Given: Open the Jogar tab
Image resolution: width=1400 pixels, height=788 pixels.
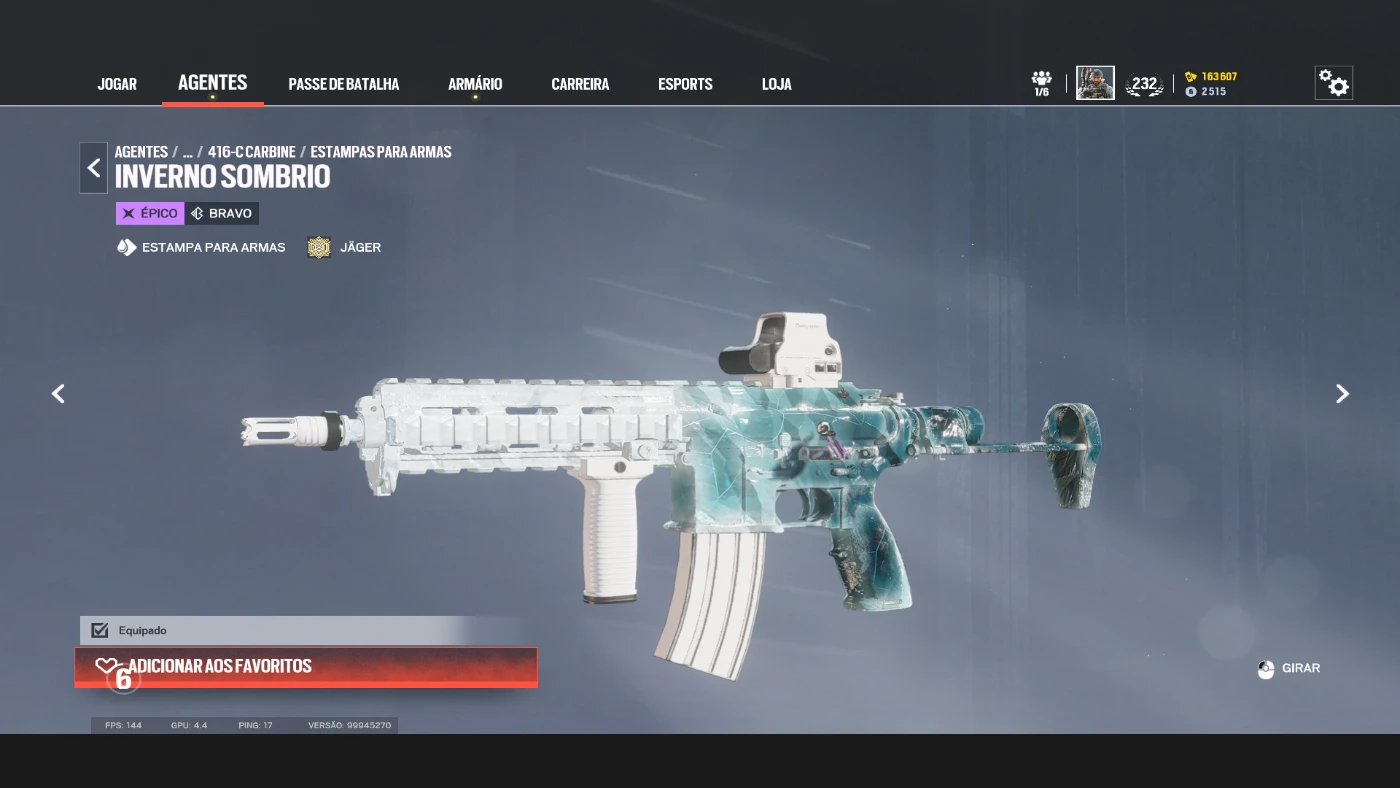Looking at the screenshot, I should (x=117, y=84).
